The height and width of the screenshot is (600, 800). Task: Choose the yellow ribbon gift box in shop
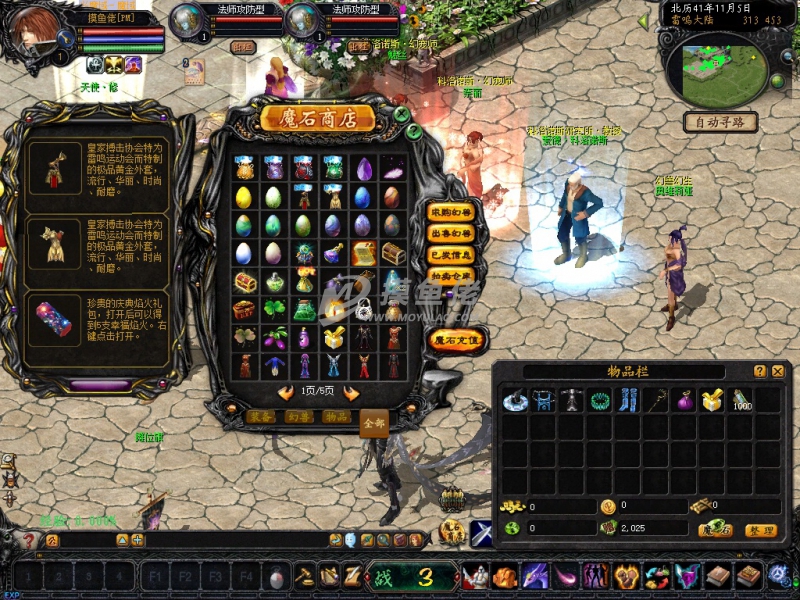click(x=335, y=339)
